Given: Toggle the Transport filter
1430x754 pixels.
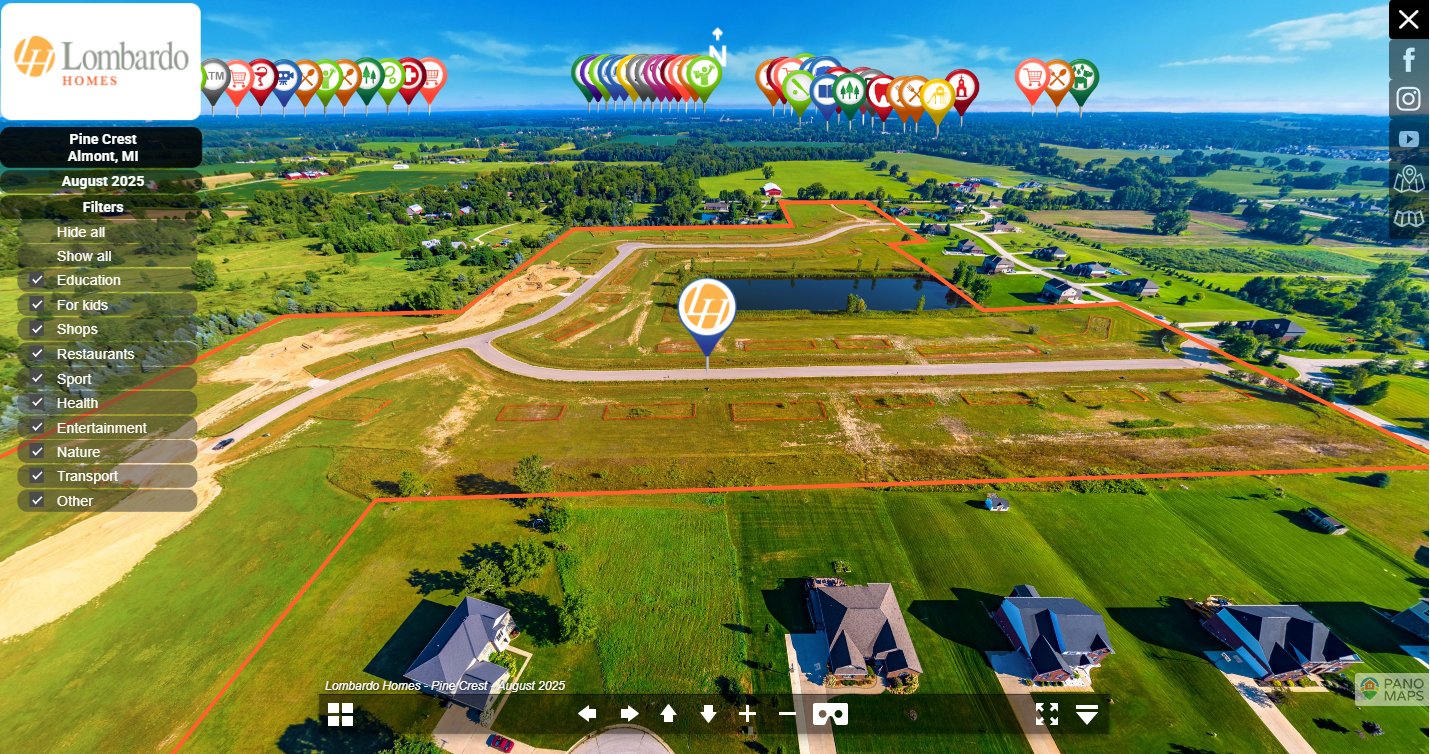Looking at the screenshot, I should point(37,476).
